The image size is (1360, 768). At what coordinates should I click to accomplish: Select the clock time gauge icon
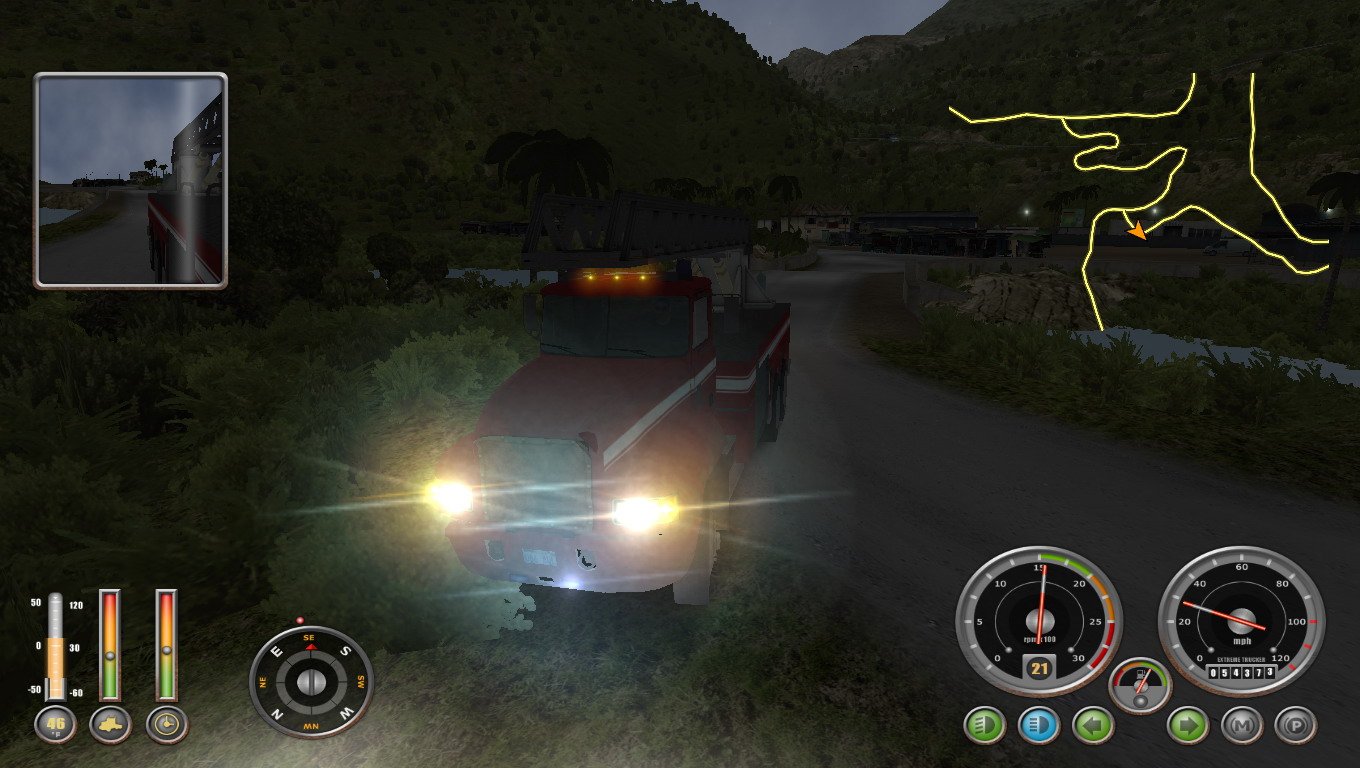167,725
